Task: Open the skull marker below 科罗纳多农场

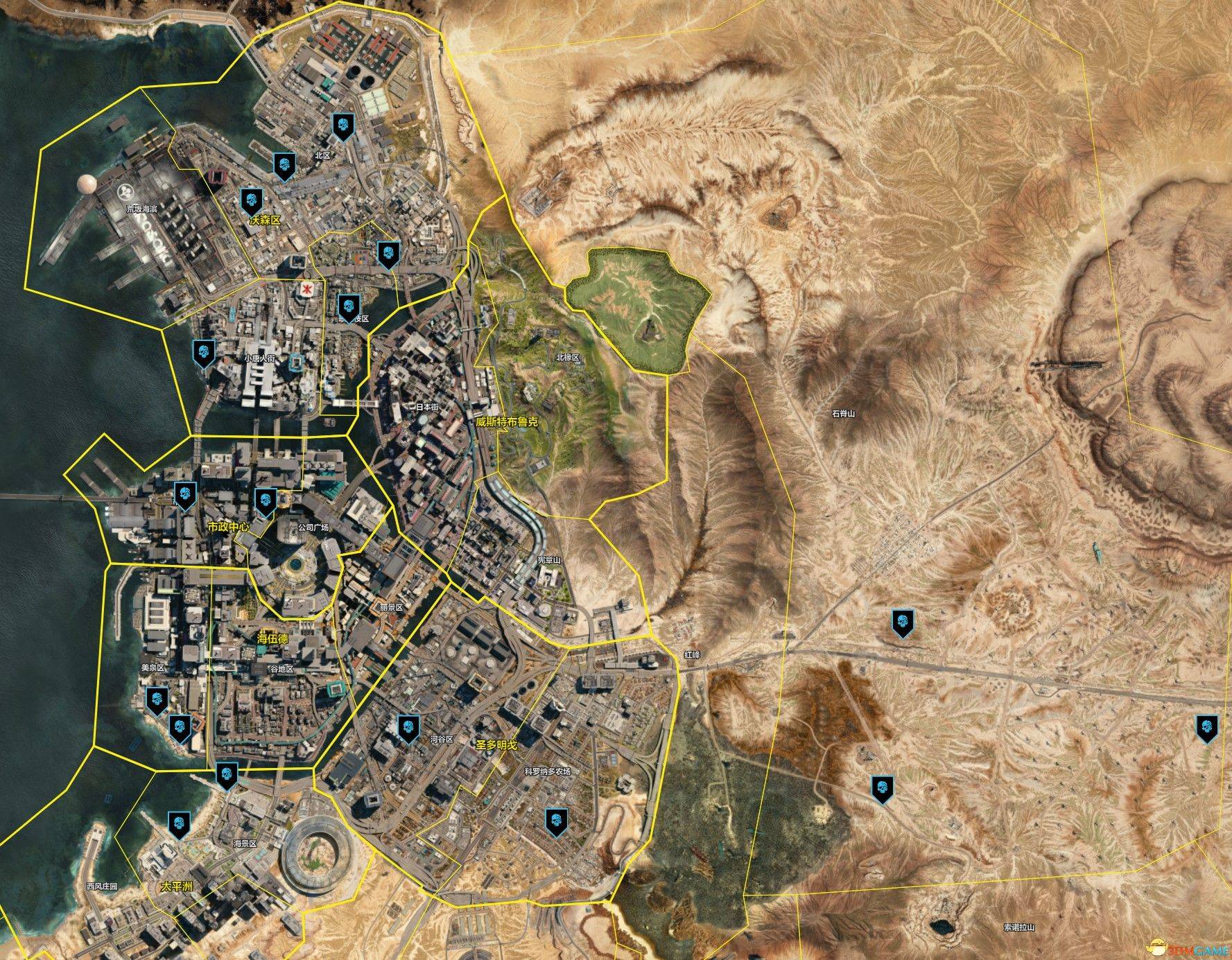Action: (x=556, y=821)
